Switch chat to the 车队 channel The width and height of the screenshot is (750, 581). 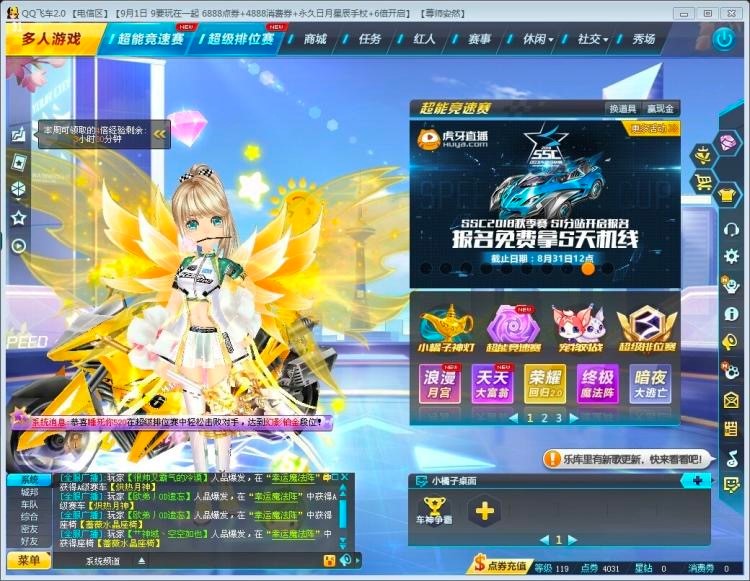[x=29, y=505]
